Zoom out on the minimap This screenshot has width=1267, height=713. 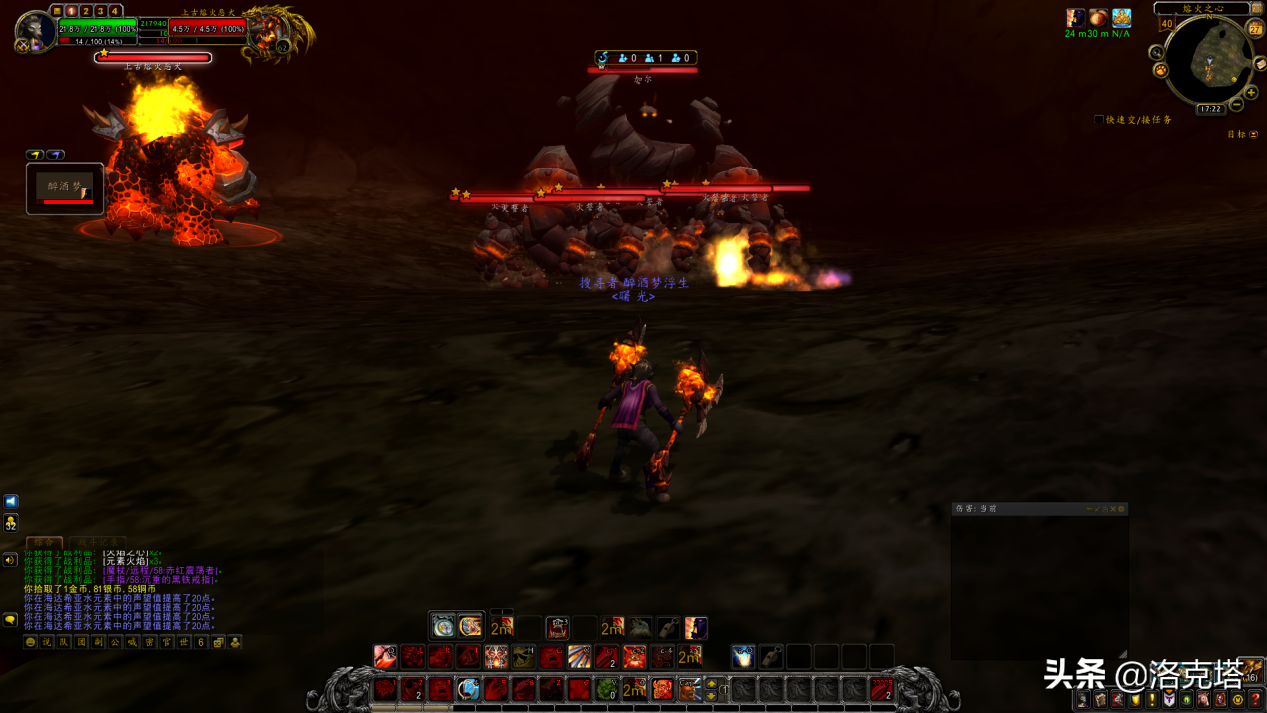point(1237,104)
